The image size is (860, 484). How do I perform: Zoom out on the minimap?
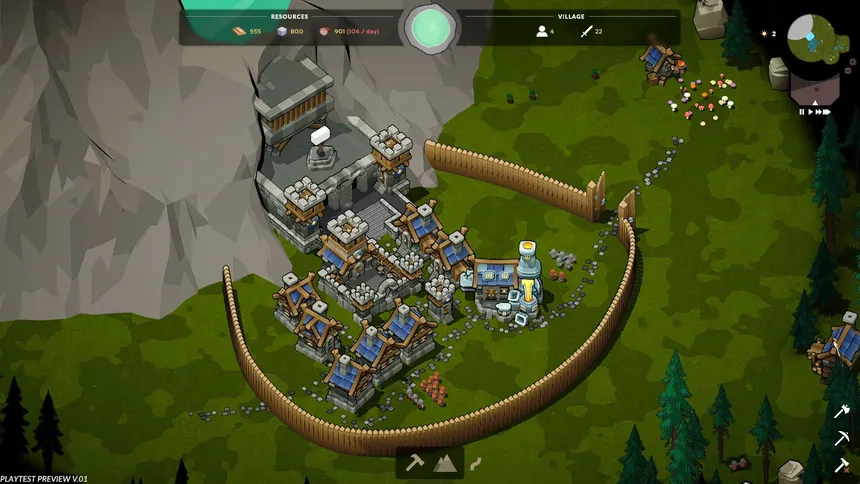click(848, 71)
